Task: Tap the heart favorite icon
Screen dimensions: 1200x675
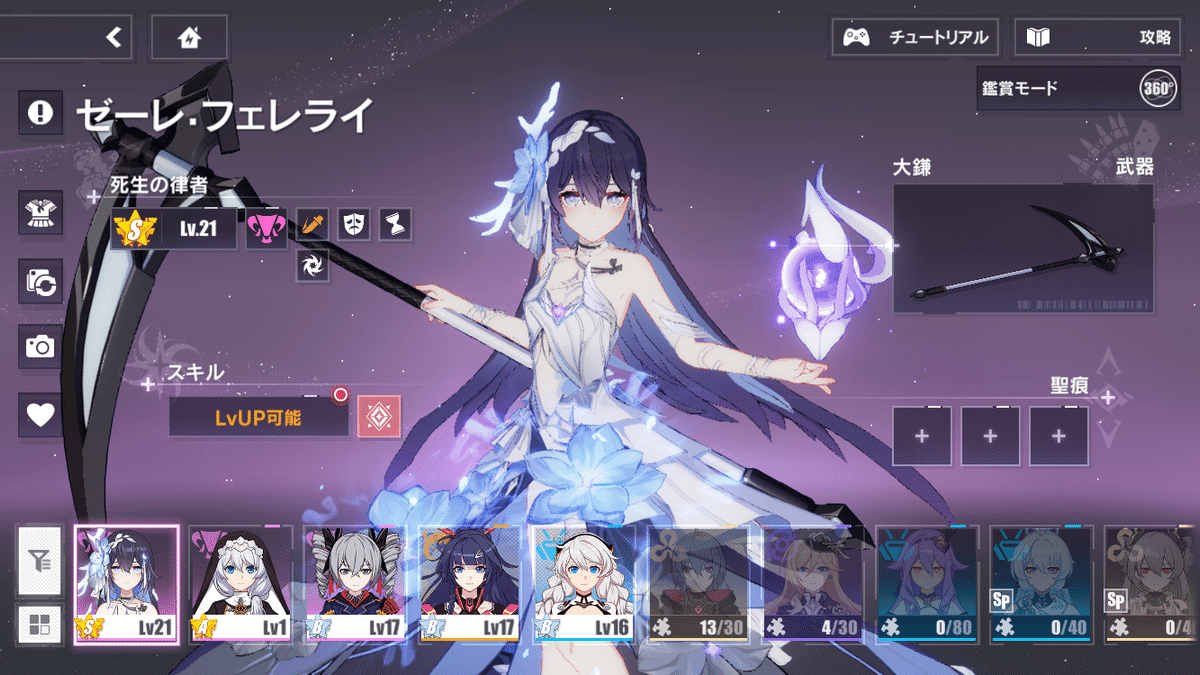Action: click(x=40, y=414)
